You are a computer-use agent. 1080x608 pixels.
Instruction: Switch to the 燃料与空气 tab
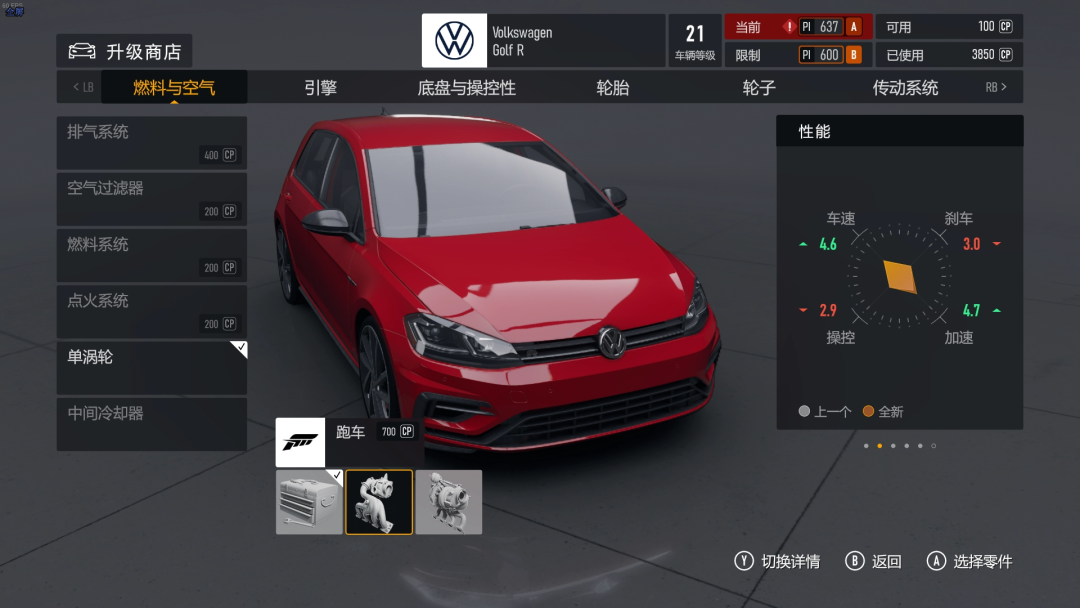tap(174, 88)
